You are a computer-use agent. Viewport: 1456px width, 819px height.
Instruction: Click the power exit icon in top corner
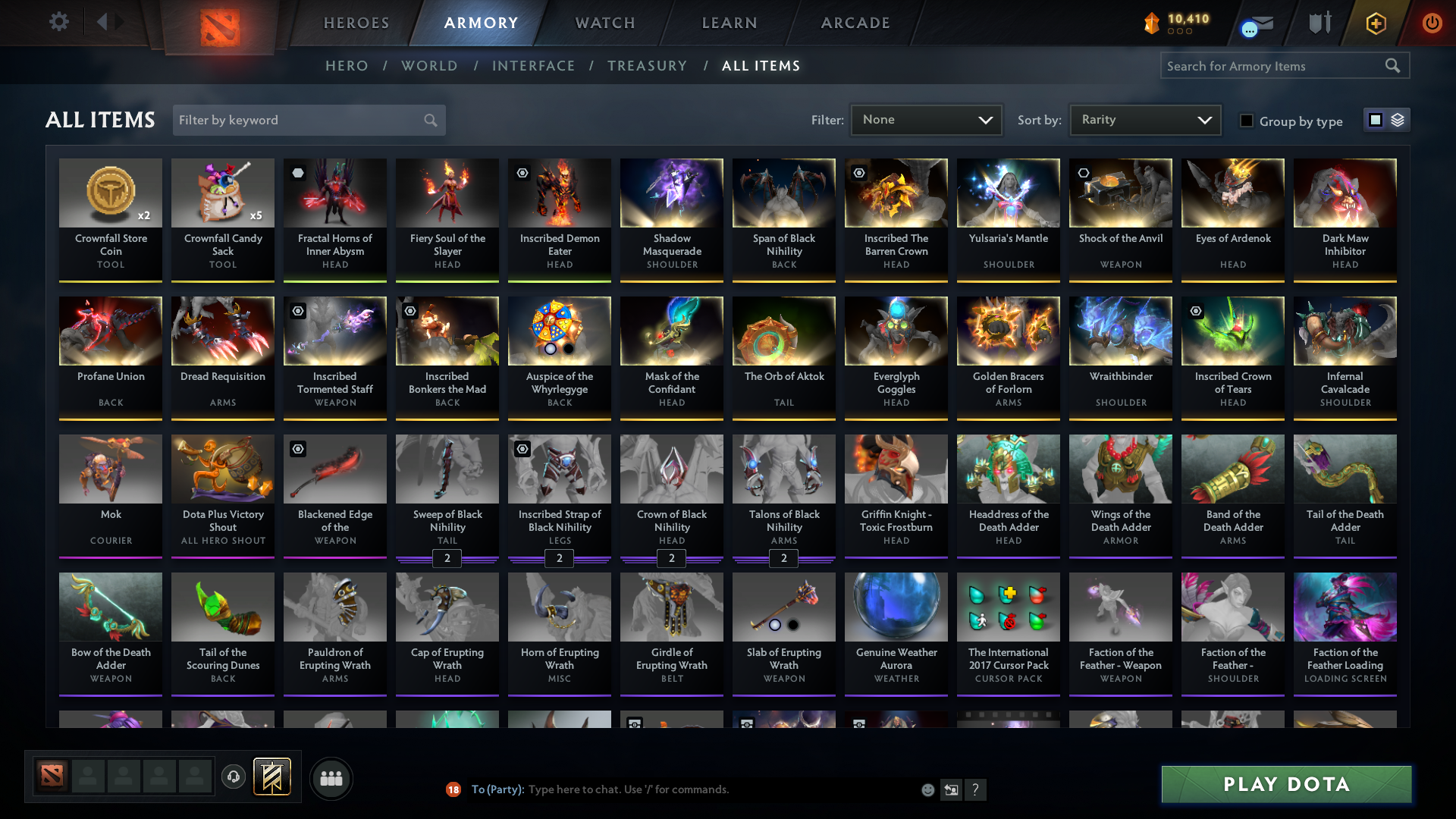[1432, 23]
